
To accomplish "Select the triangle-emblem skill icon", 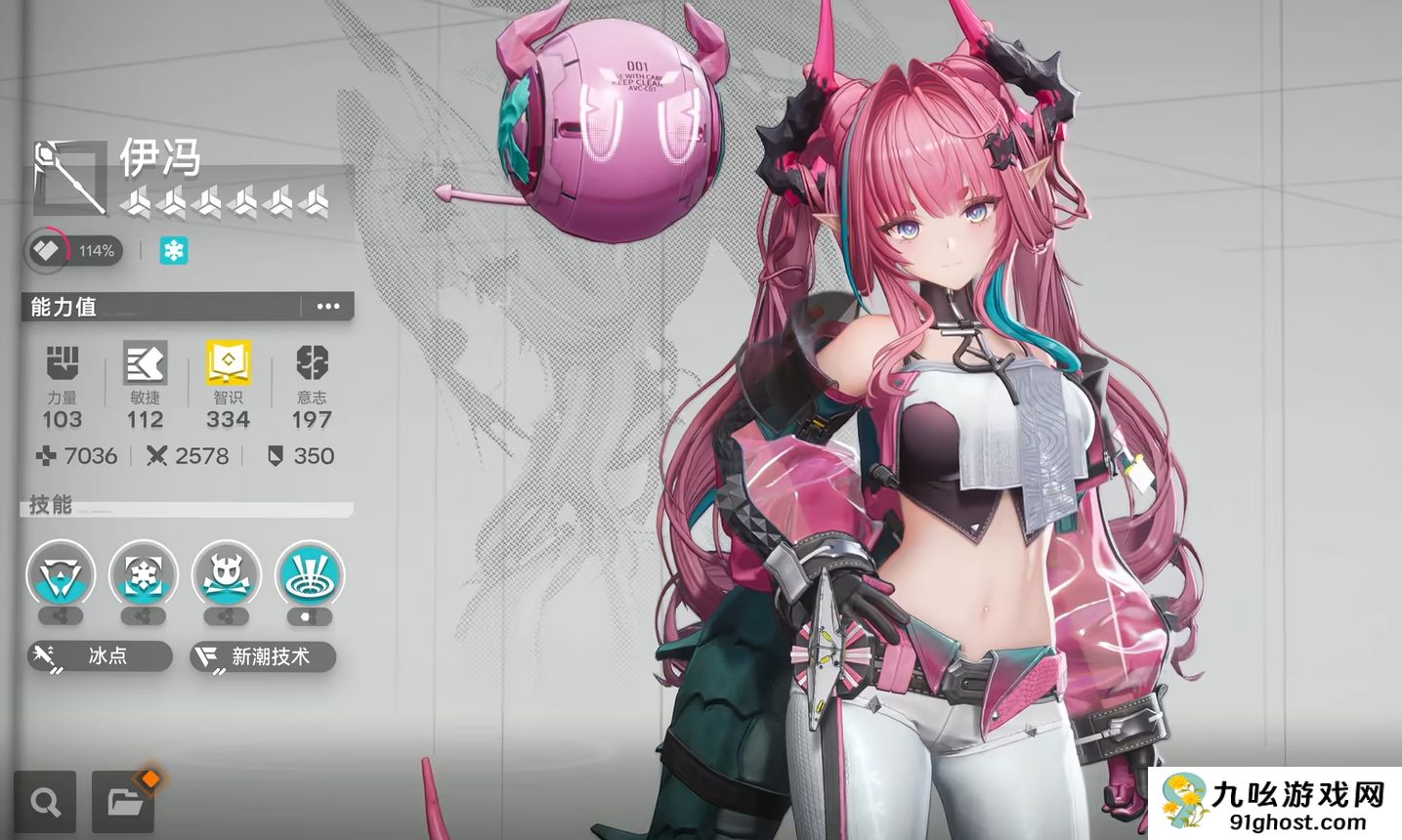I will click(x=61, y=575).
